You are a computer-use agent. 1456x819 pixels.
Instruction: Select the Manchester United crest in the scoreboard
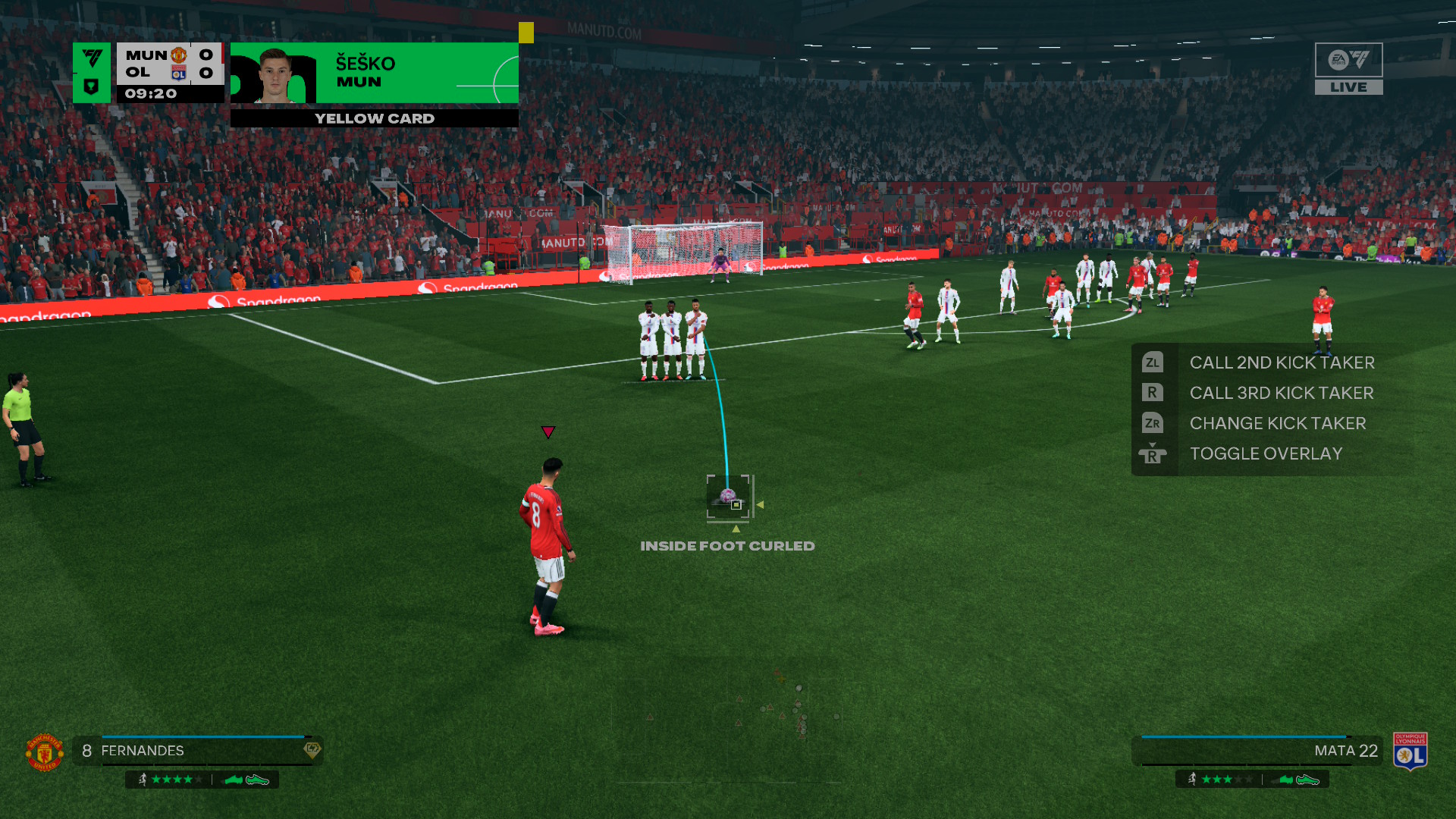(x=178, y=55)
